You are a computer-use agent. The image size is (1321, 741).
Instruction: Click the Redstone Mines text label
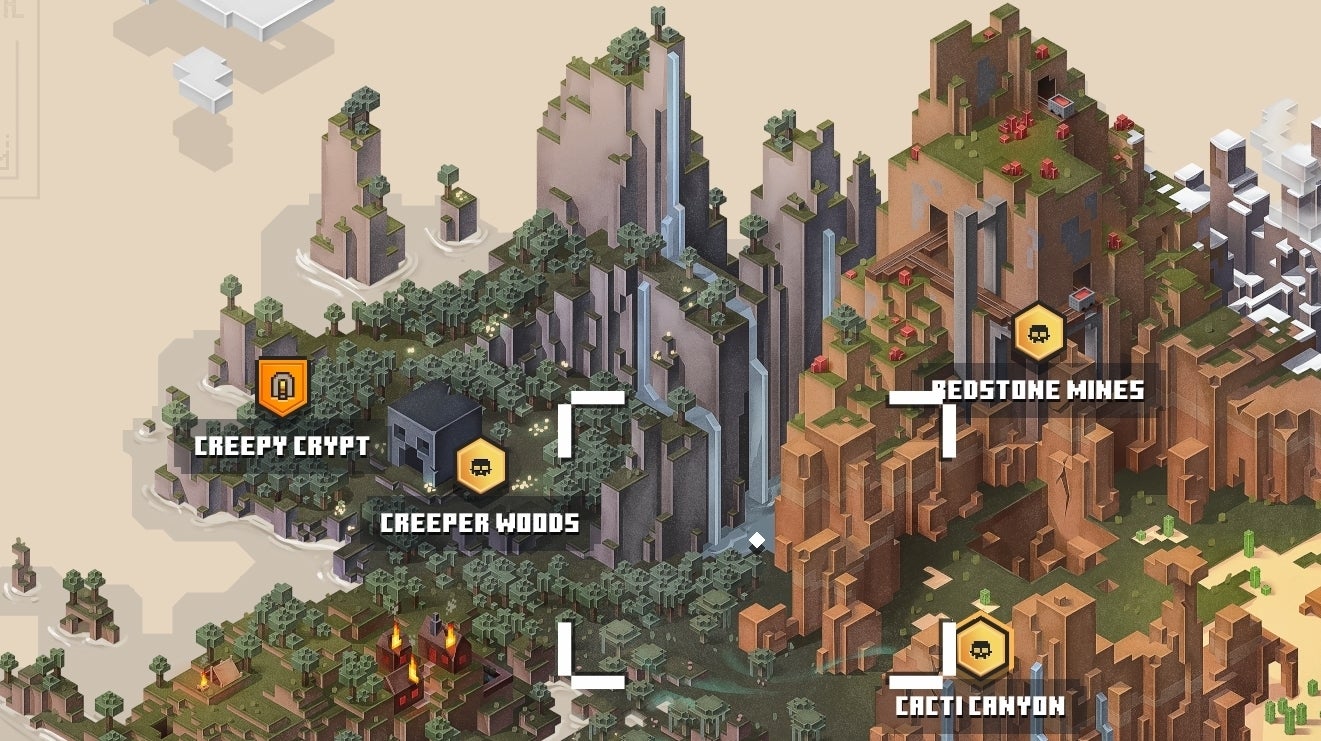1039,390
